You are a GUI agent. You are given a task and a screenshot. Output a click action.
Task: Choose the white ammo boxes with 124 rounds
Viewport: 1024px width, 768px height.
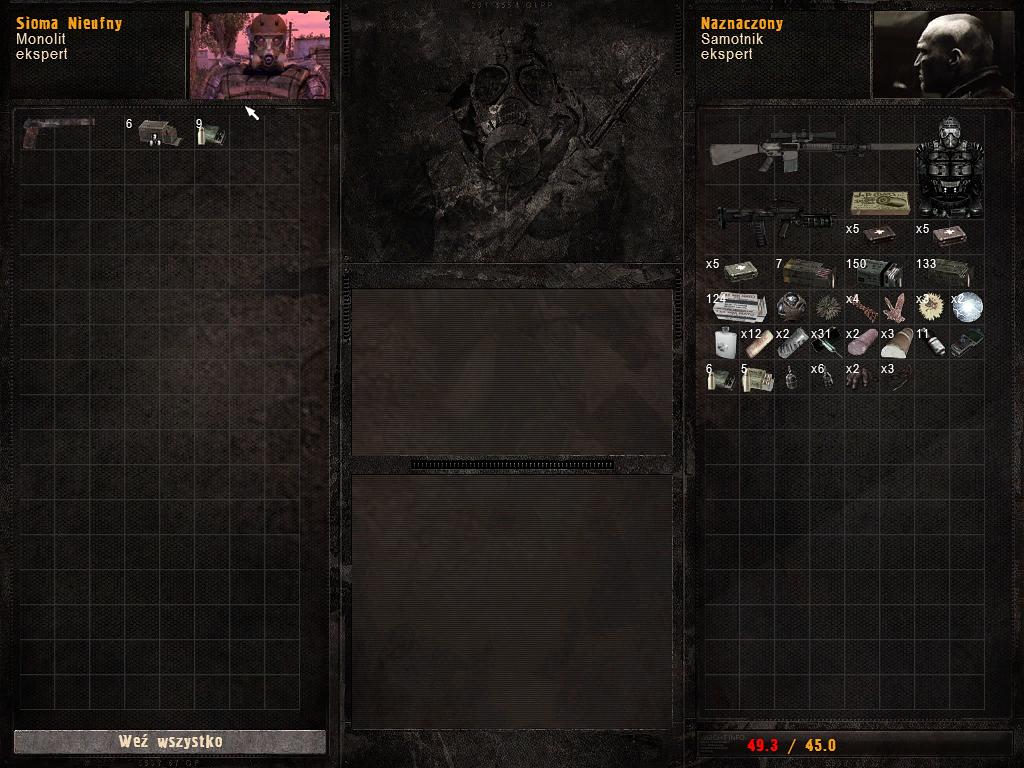click(740, 306)
